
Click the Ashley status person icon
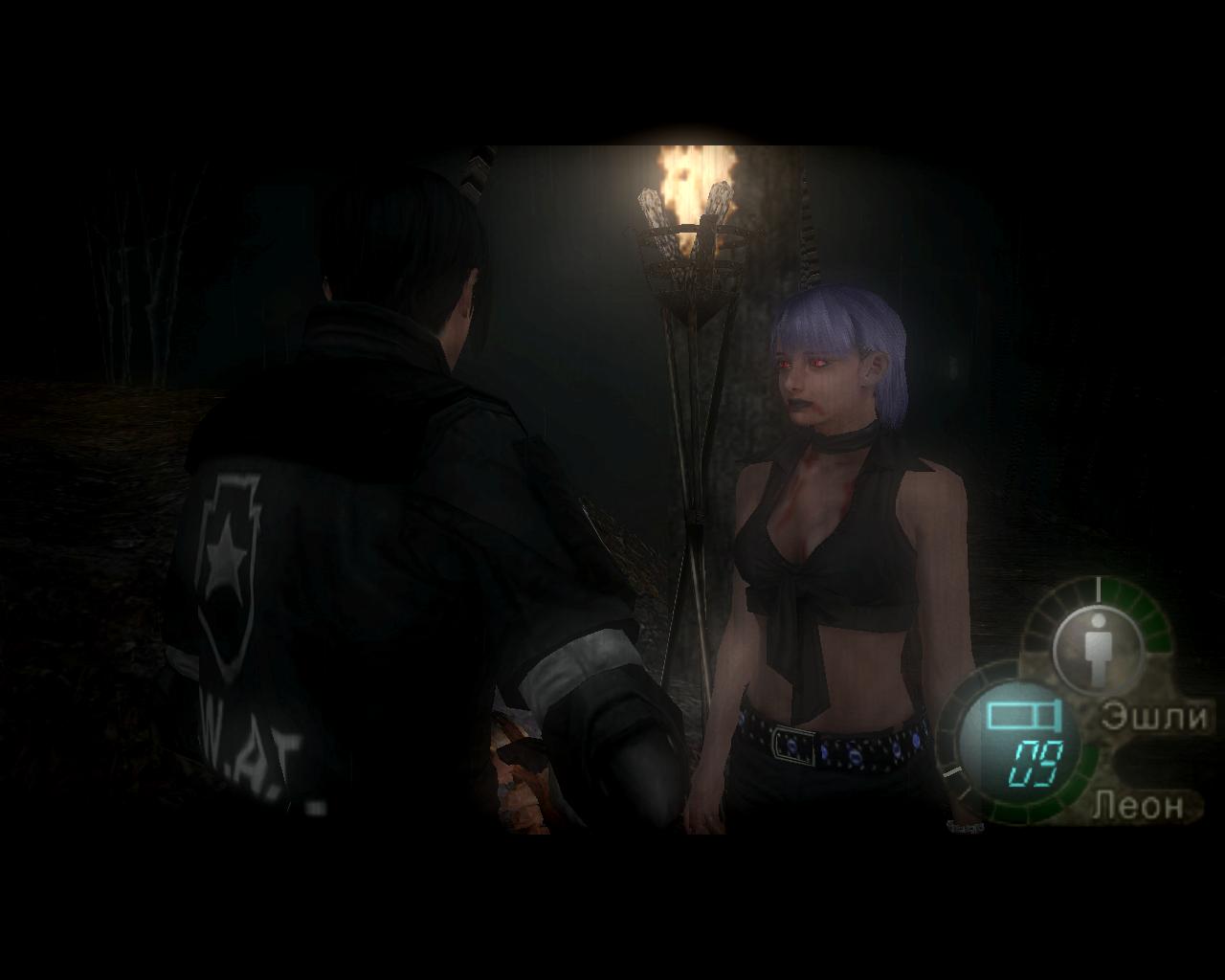(x=1097, y=646)
